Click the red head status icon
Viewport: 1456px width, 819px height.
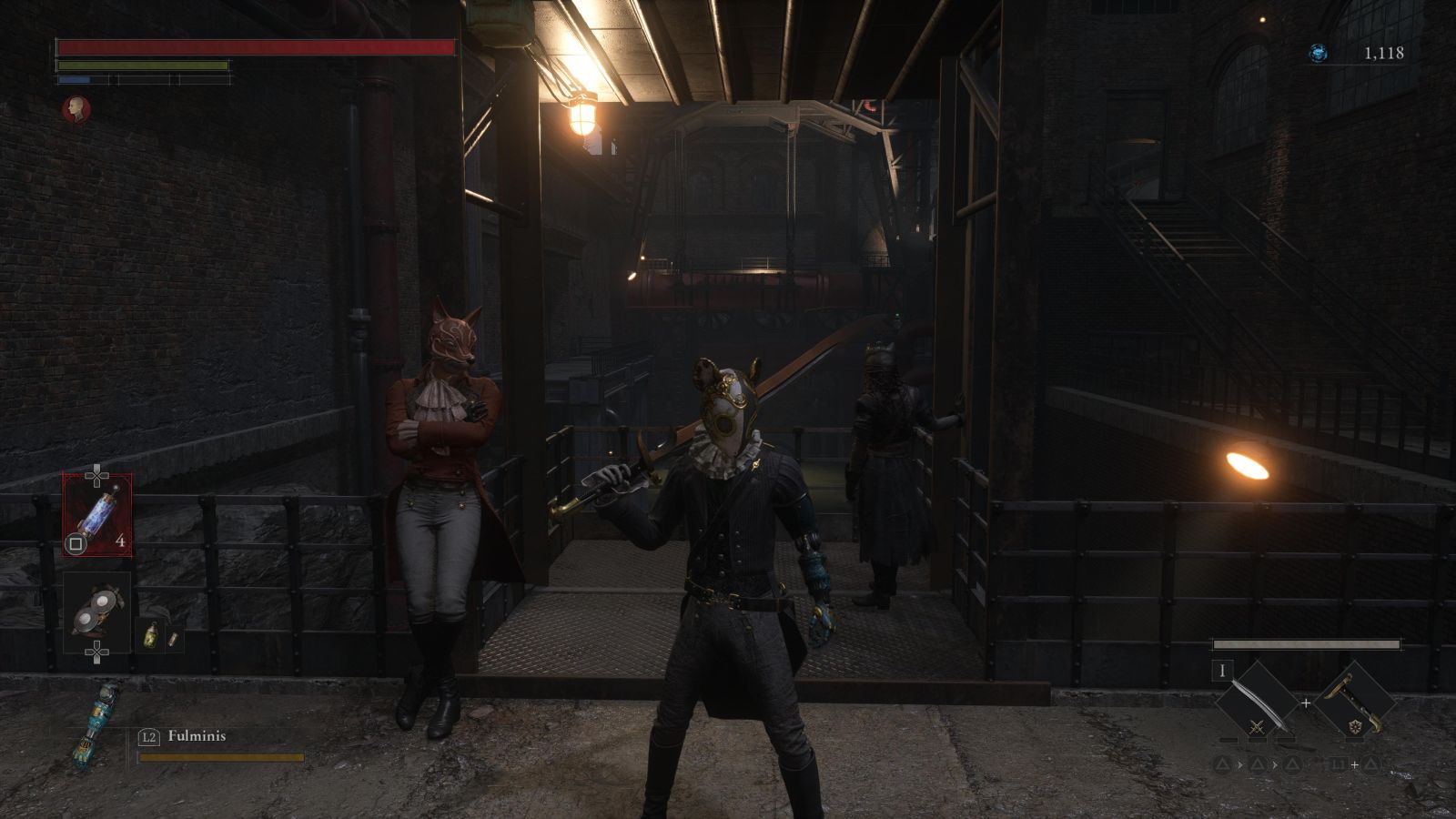pyautogui.click(x=76, y=110)
